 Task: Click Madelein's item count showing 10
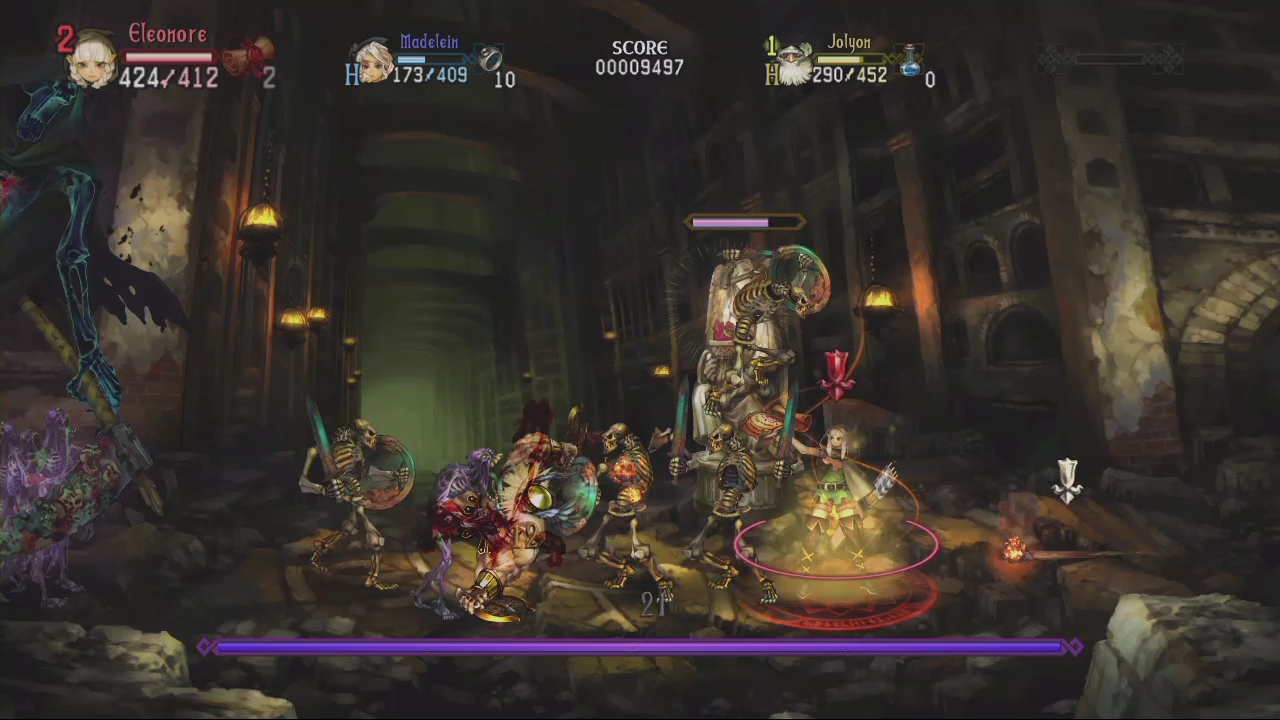[x=504, y=80]
